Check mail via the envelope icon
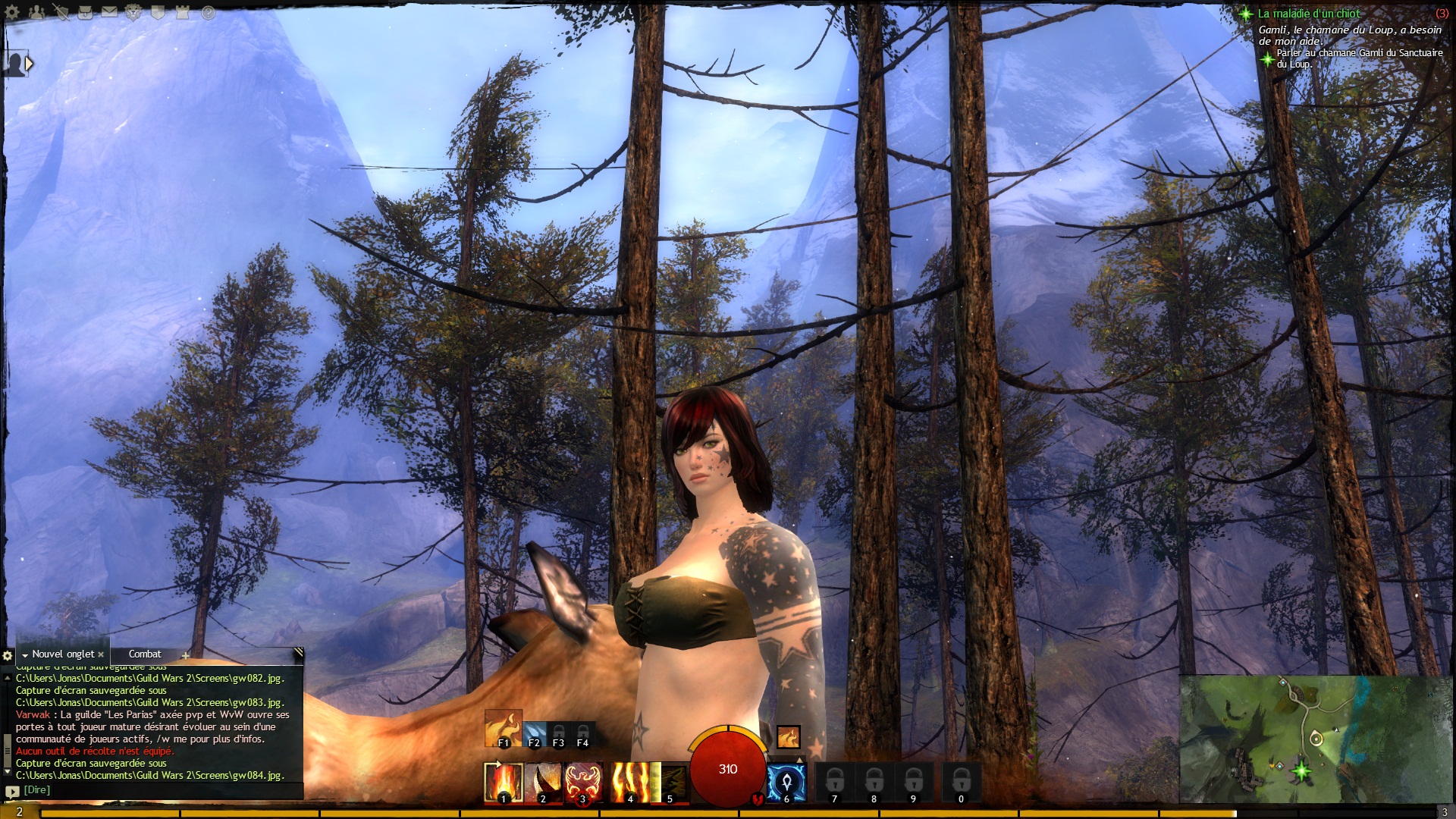This screenshot has height=819, width=1456. point(109,12)
